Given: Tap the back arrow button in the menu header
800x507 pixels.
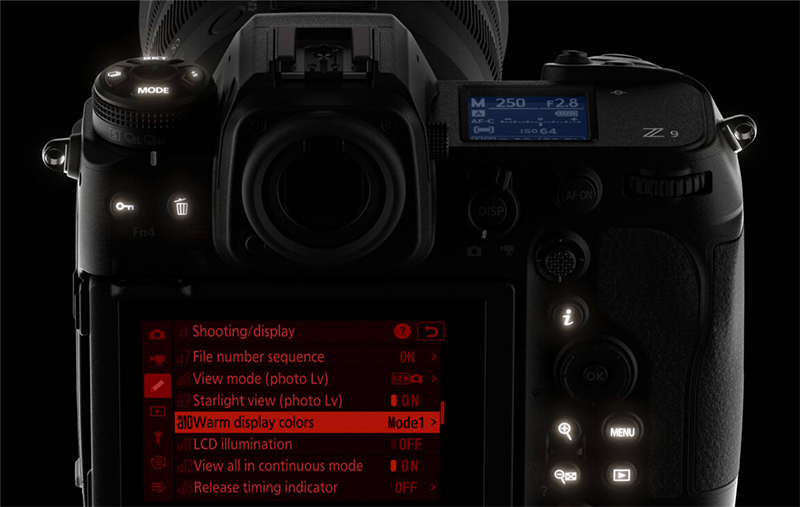Looking at the screenshot, I should coord(433,331).
